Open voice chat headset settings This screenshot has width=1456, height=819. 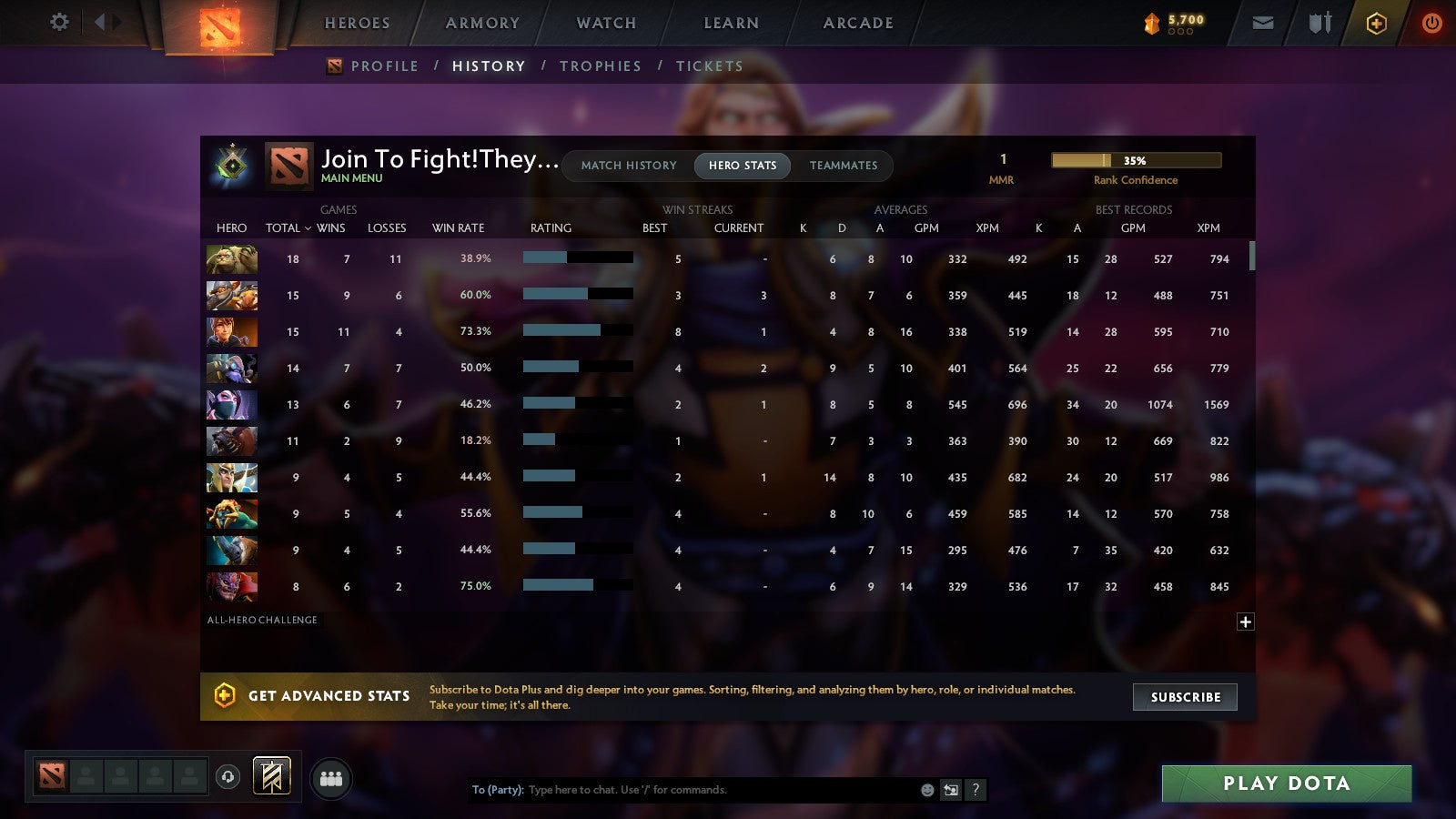pyautogui.click(x=226, y=776)
